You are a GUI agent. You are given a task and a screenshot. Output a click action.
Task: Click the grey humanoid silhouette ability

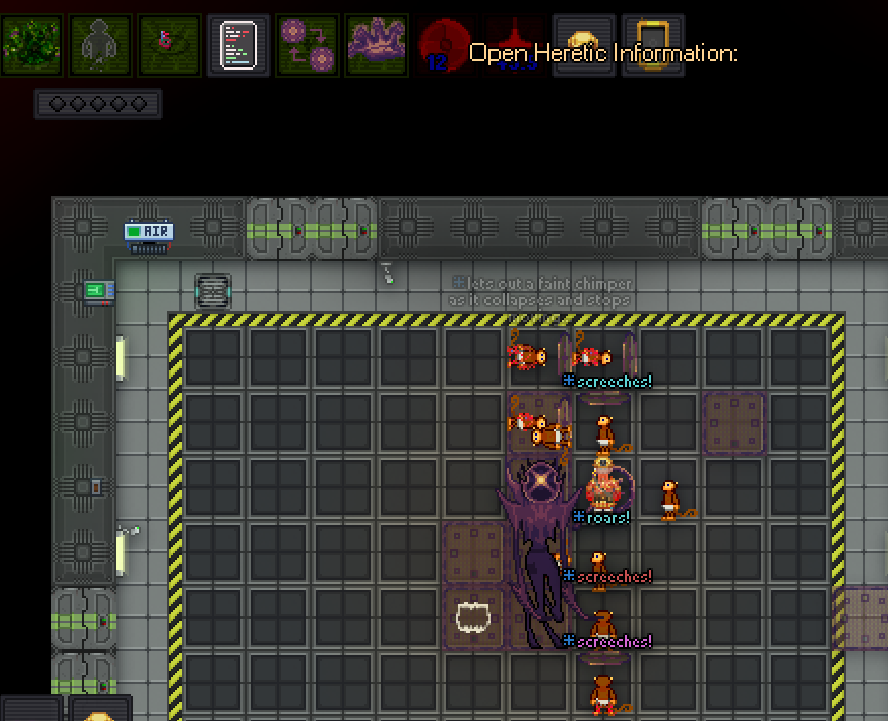[x=100, y=45]
